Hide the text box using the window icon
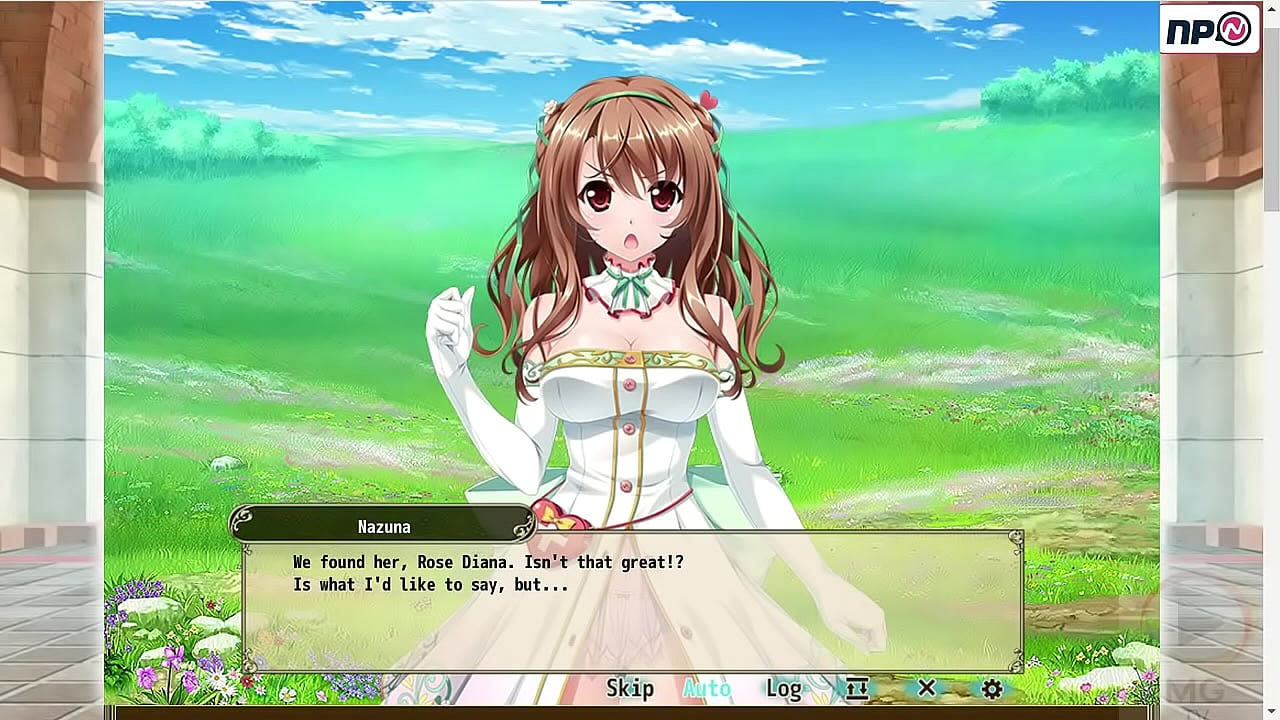This screenshot has width=1280, height=720. click(855, 688)
